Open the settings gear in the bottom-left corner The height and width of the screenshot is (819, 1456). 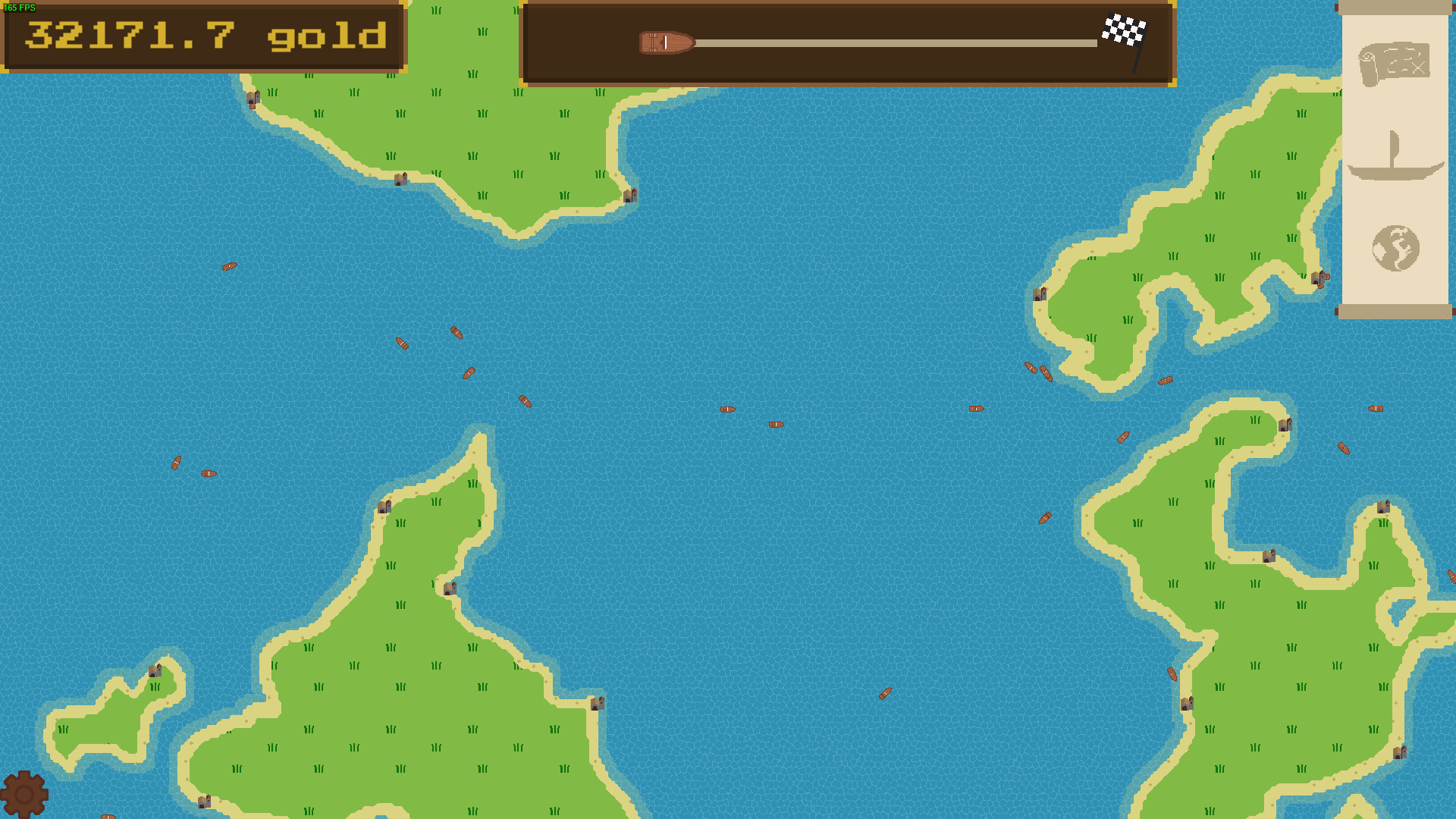point(25,793)
